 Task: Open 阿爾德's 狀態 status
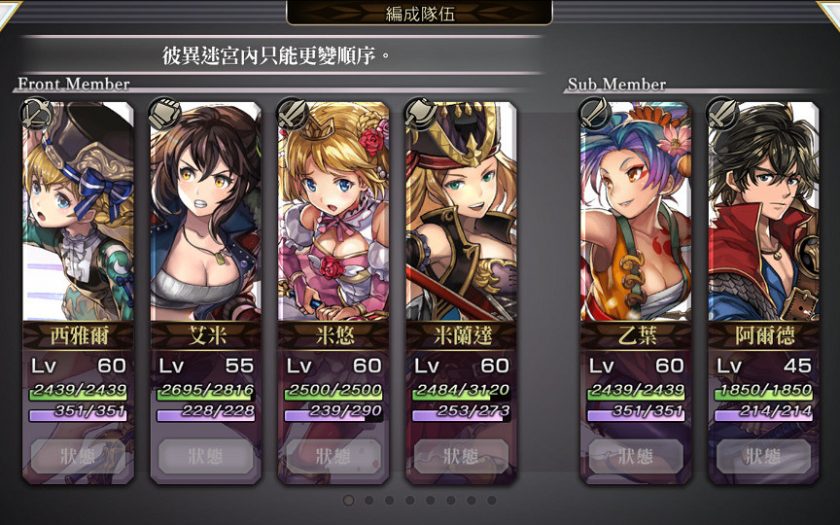pos(763,457)
